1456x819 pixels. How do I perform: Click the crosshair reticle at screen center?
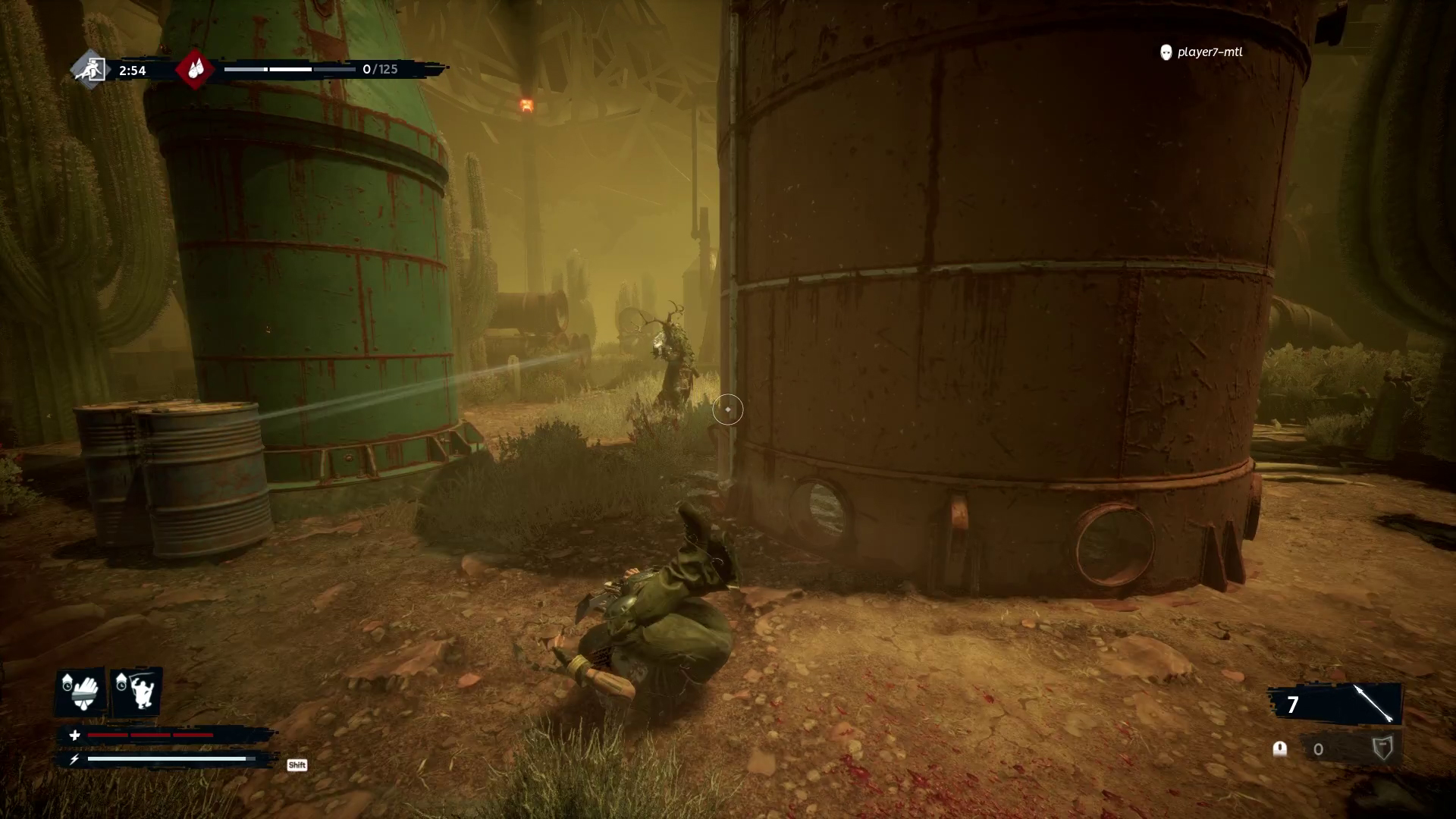728,409
